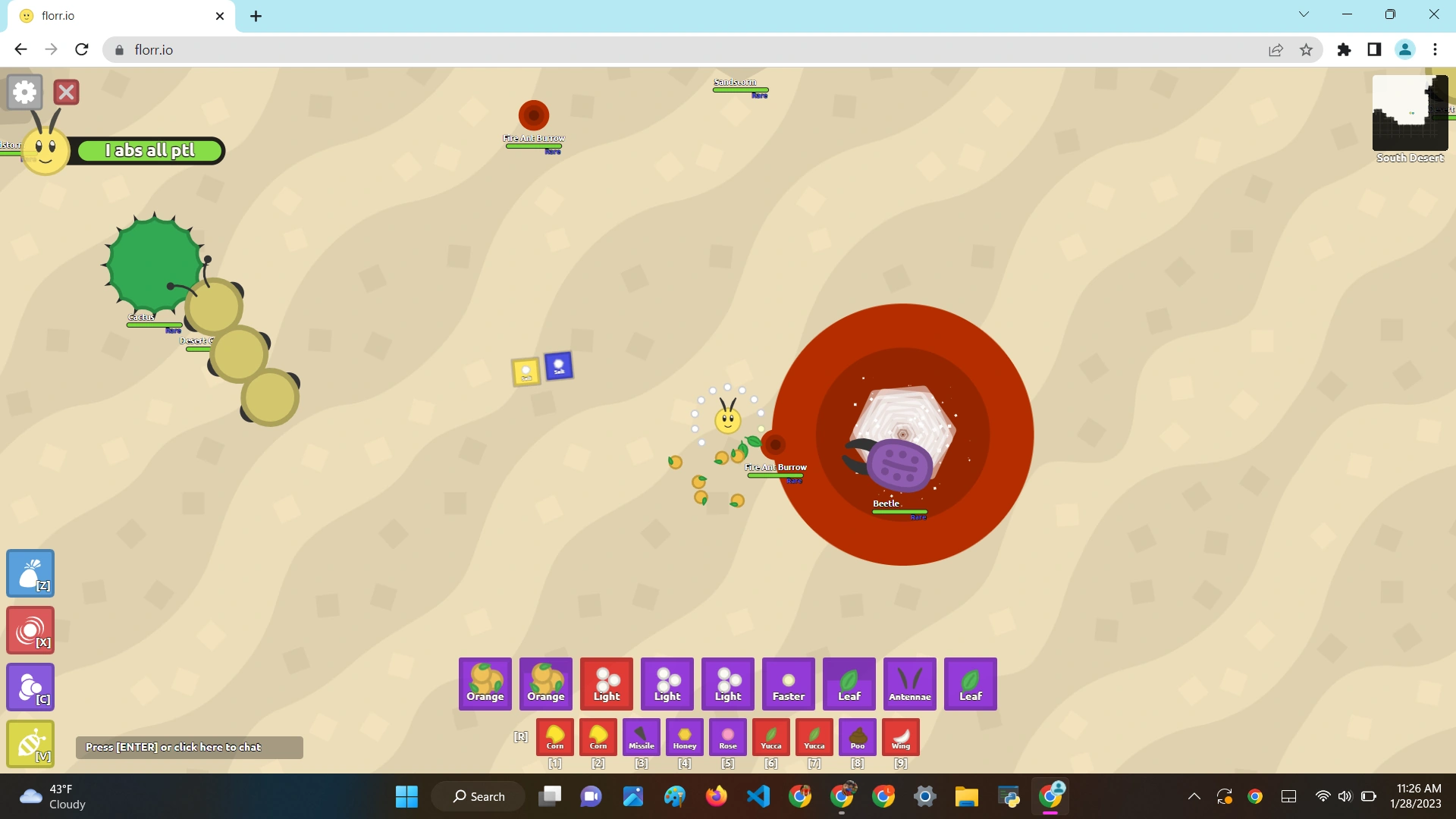This screenshot has height=819, width=1456.
Task: Click the Yucca petal in slot 6
Action: tap(770, 736)
